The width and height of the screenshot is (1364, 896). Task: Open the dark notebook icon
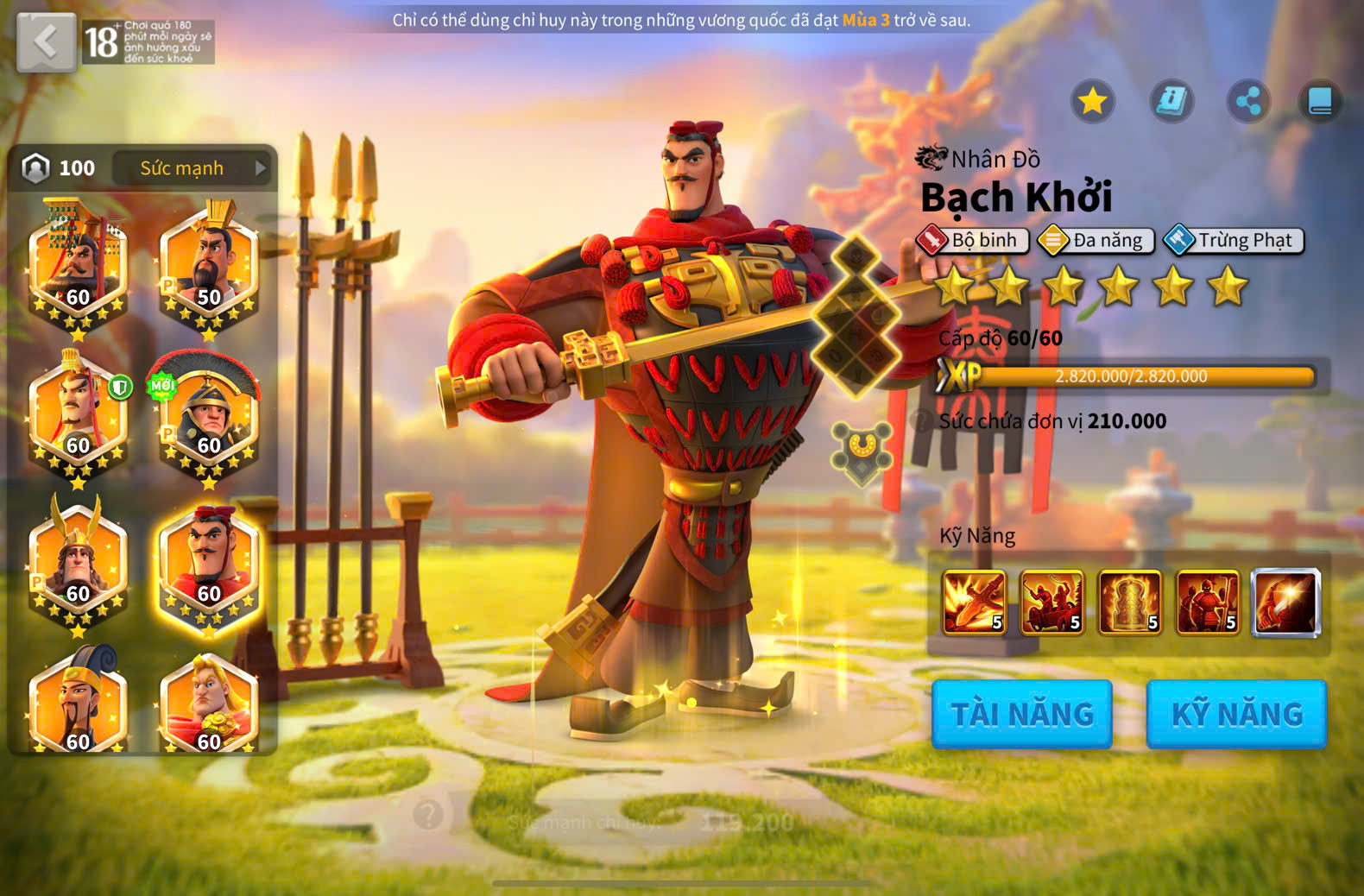tap(1320, 102)
